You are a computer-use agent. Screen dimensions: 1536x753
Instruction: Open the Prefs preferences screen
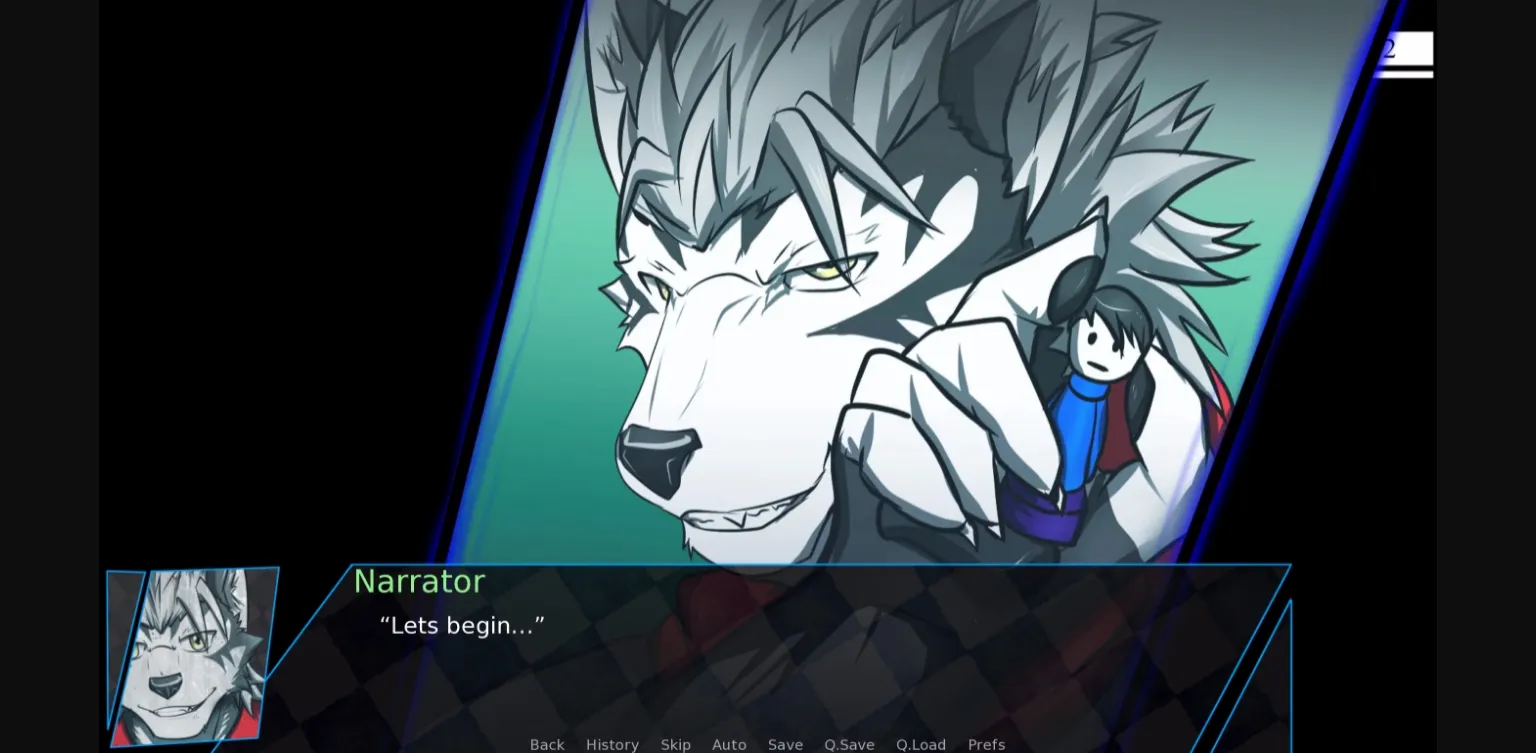986,744
